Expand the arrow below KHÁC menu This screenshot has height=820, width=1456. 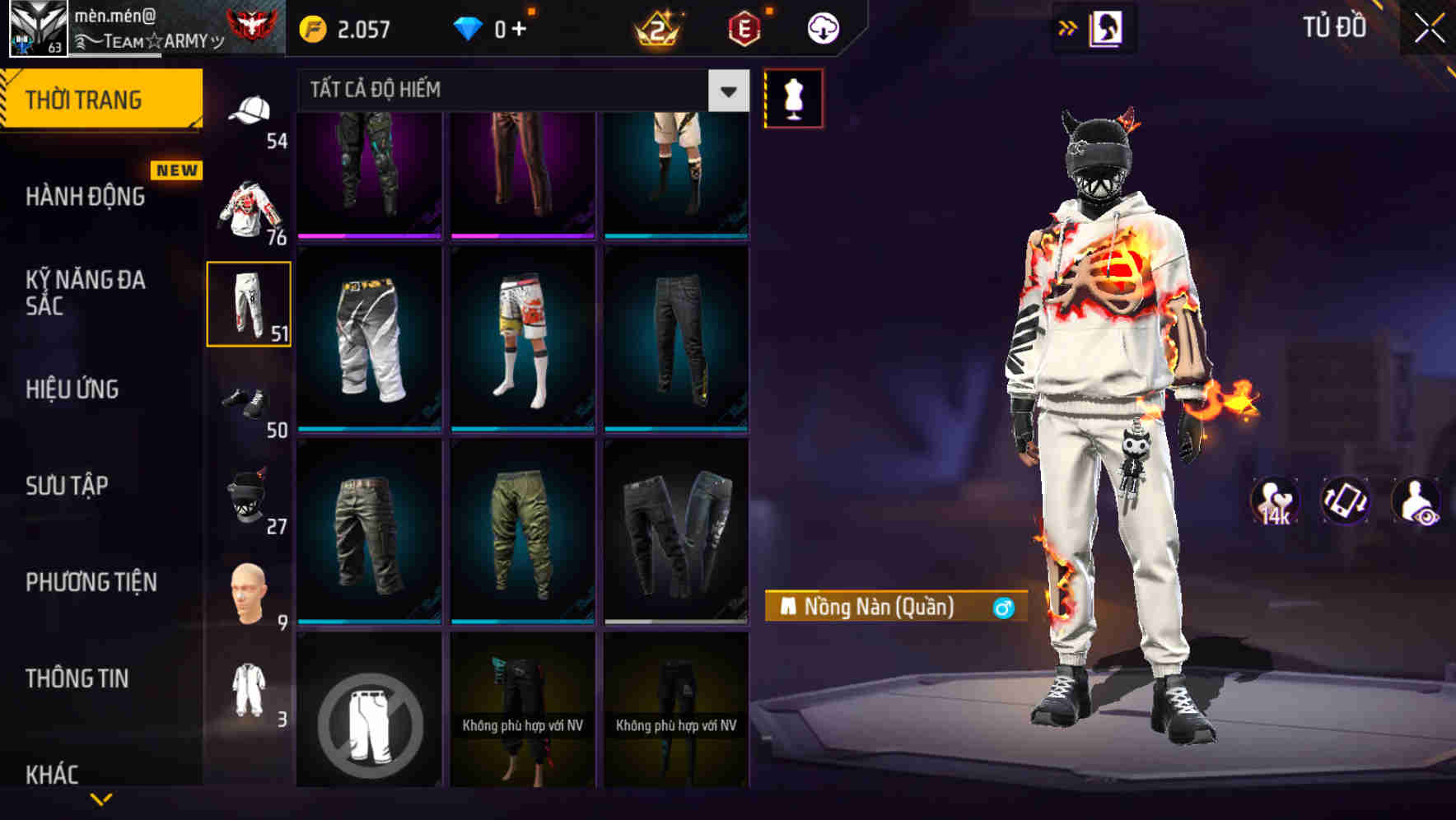[x=102, y=800]
